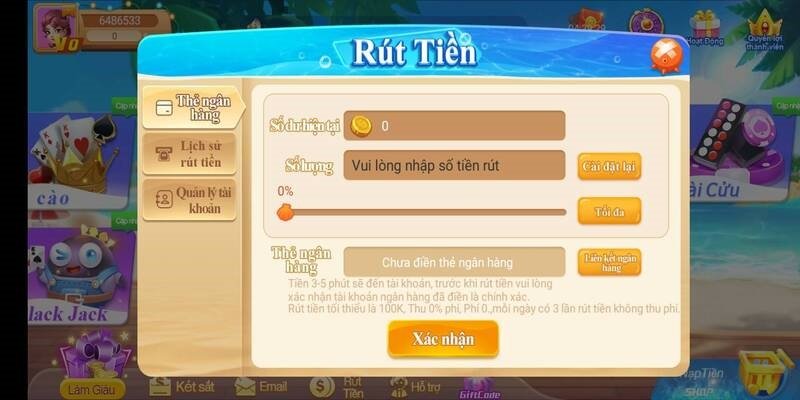Select the bank card field

(x=454, y=262)
